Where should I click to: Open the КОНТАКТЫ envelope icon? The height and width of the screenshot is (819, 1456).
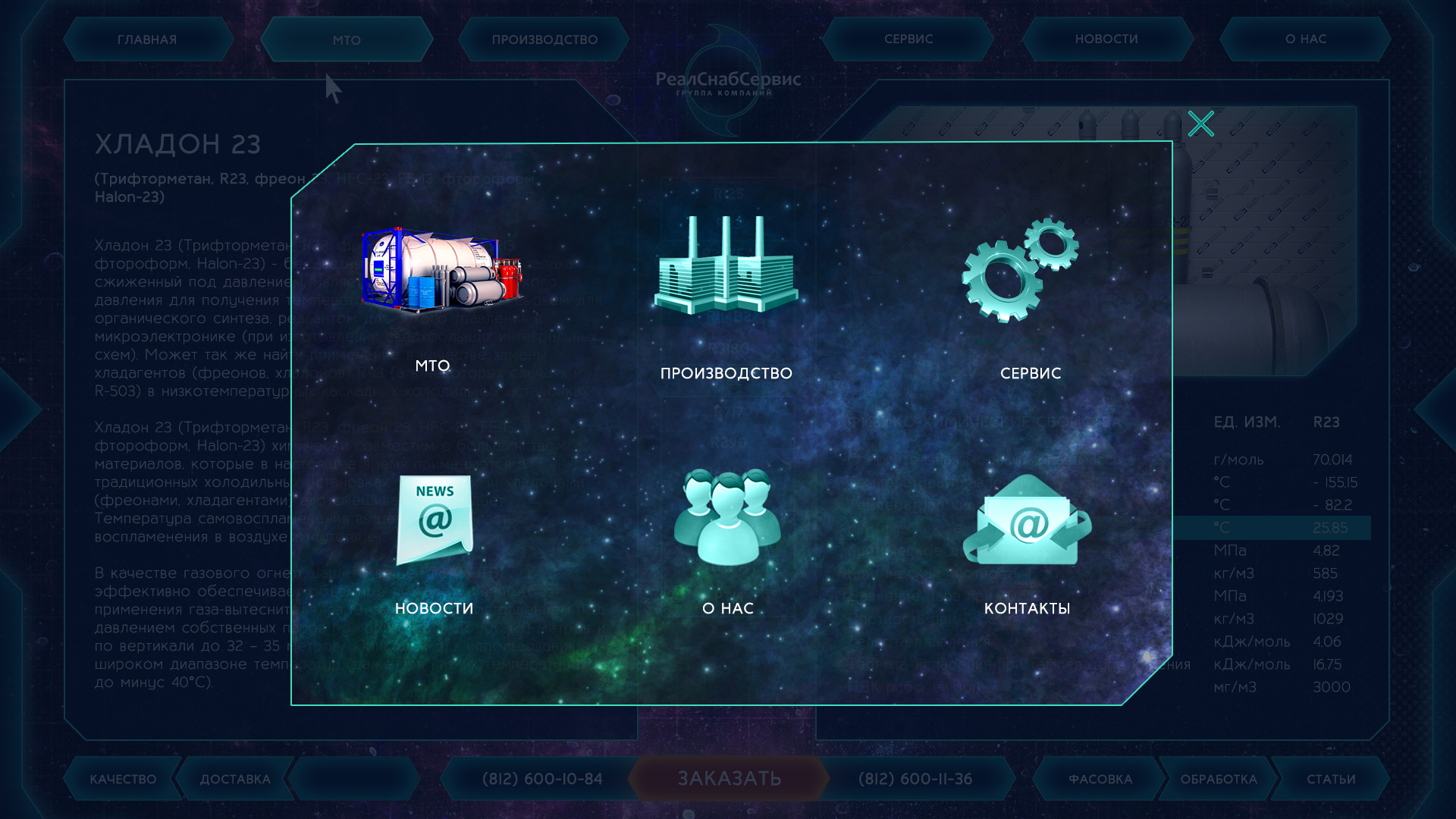(1027, 520)
